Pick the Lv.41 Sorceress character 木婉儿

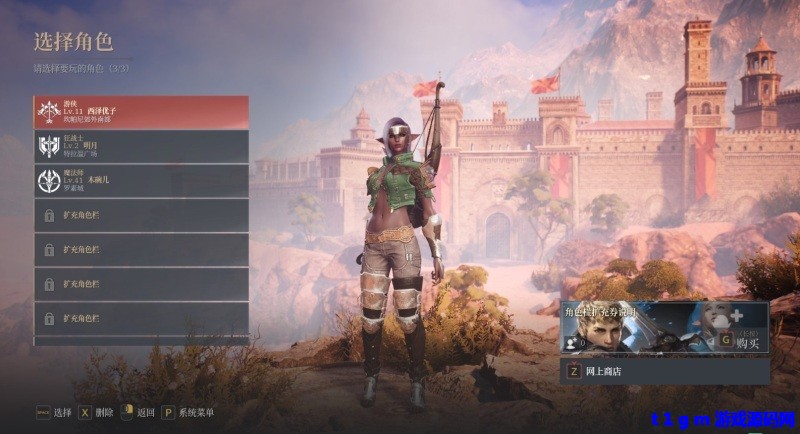pyautogui.click(x=141, y=180)
